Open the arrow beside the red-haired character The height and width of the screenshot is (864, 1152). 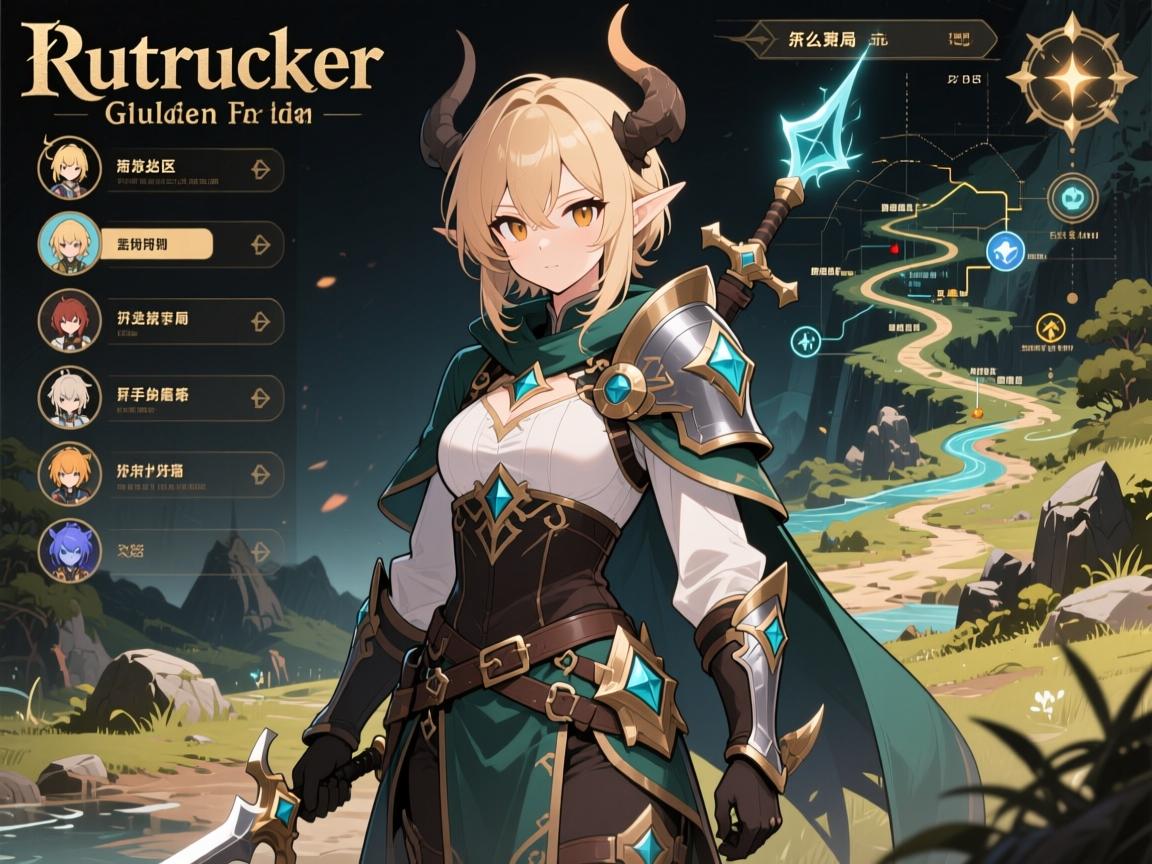(x=259, y=321)
